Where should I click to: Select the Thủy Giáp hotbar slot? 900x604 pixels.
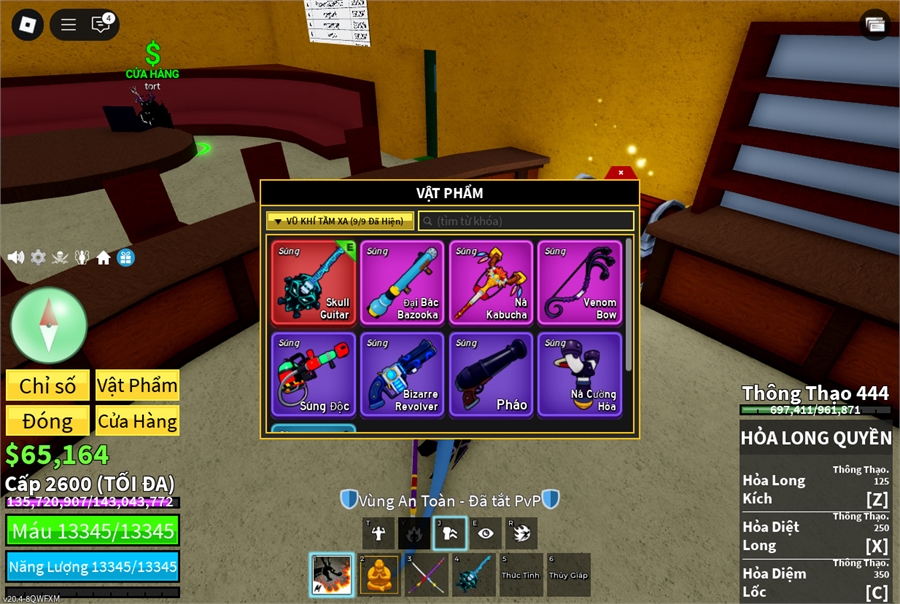tap(568, 575)
